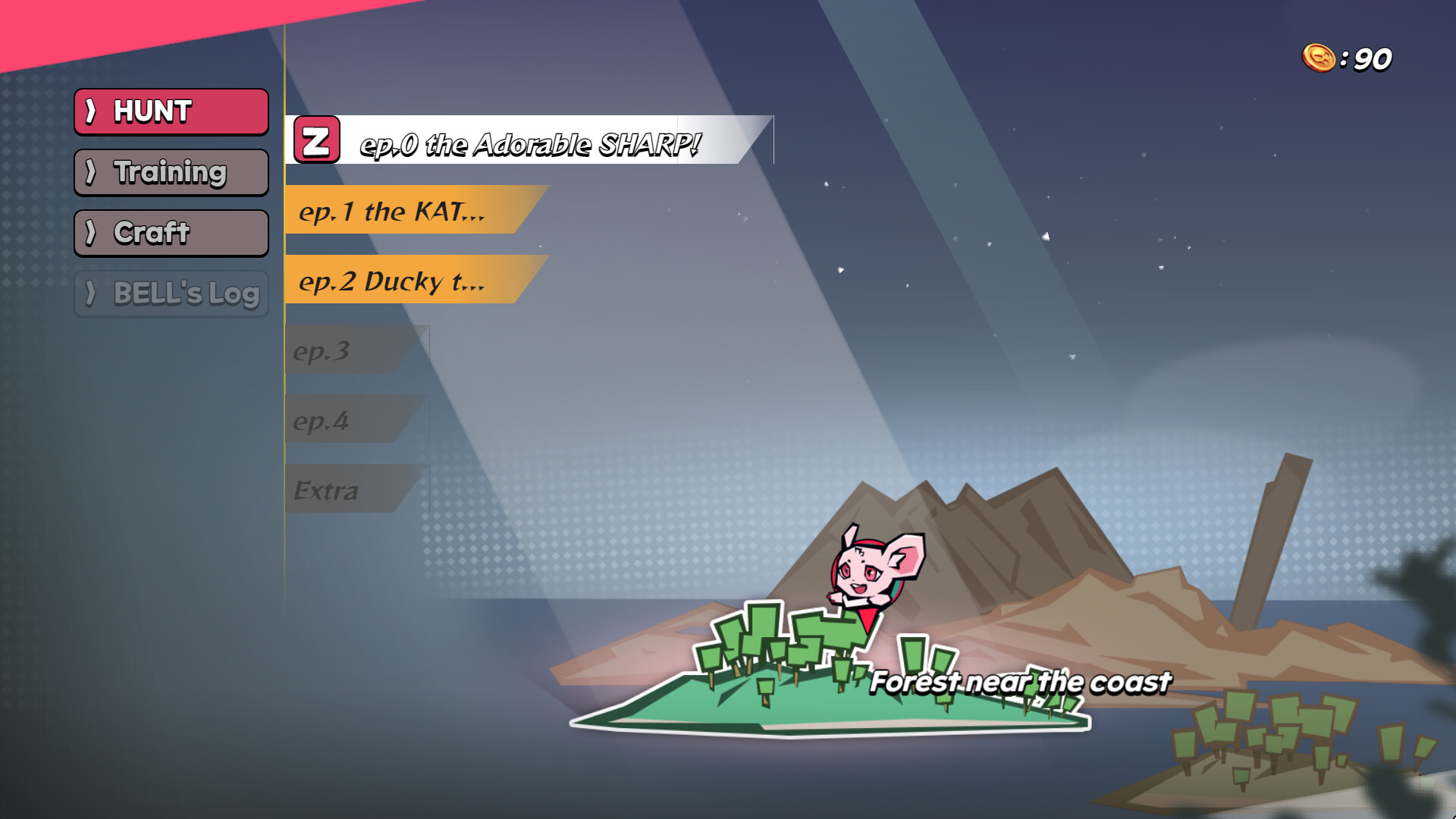1456x819 pixels.
Task: Click the Forest near the coast label
Action: tap(1020, 681)
